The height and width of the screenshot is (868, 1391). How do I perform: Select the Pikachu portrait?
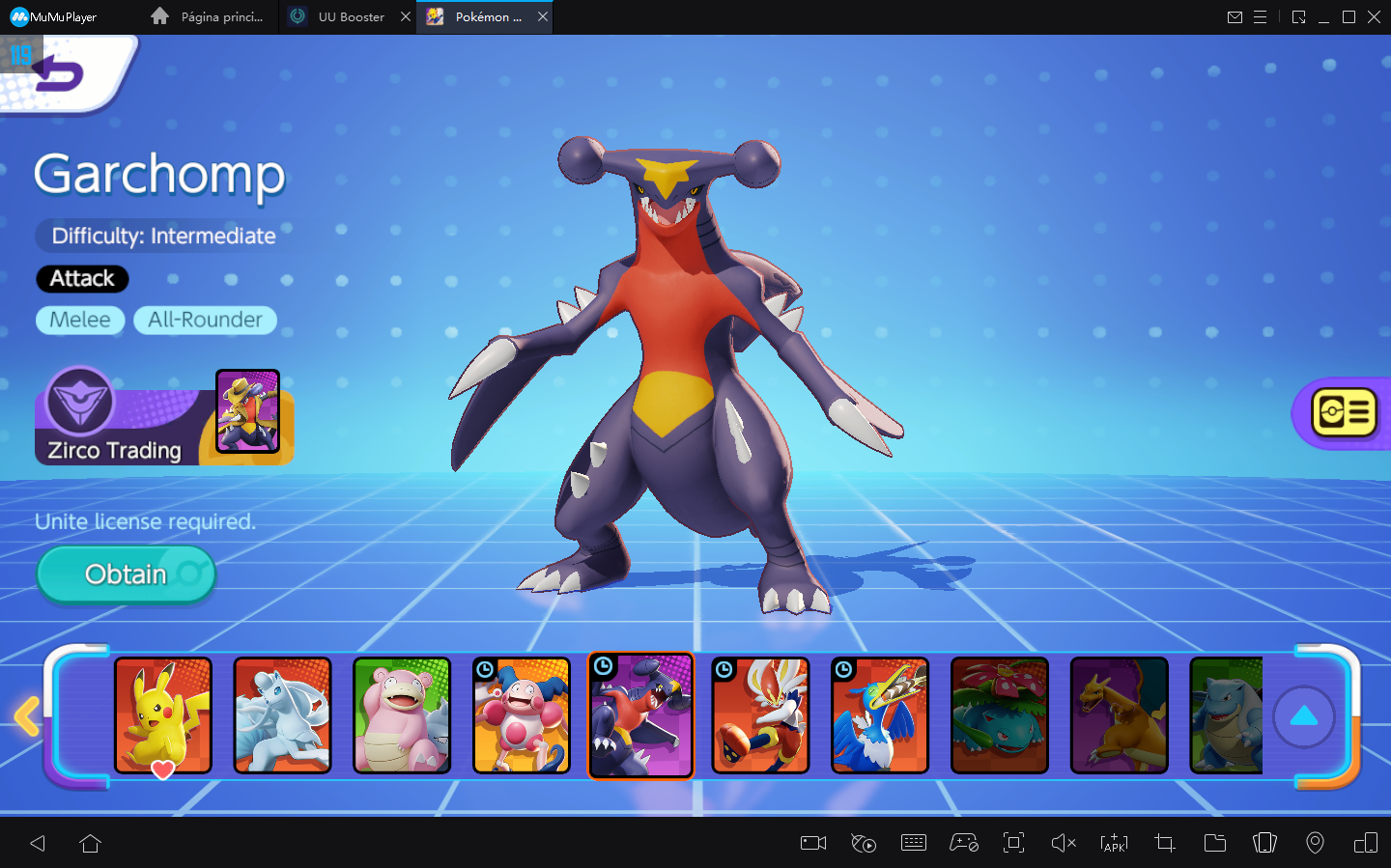163,715
